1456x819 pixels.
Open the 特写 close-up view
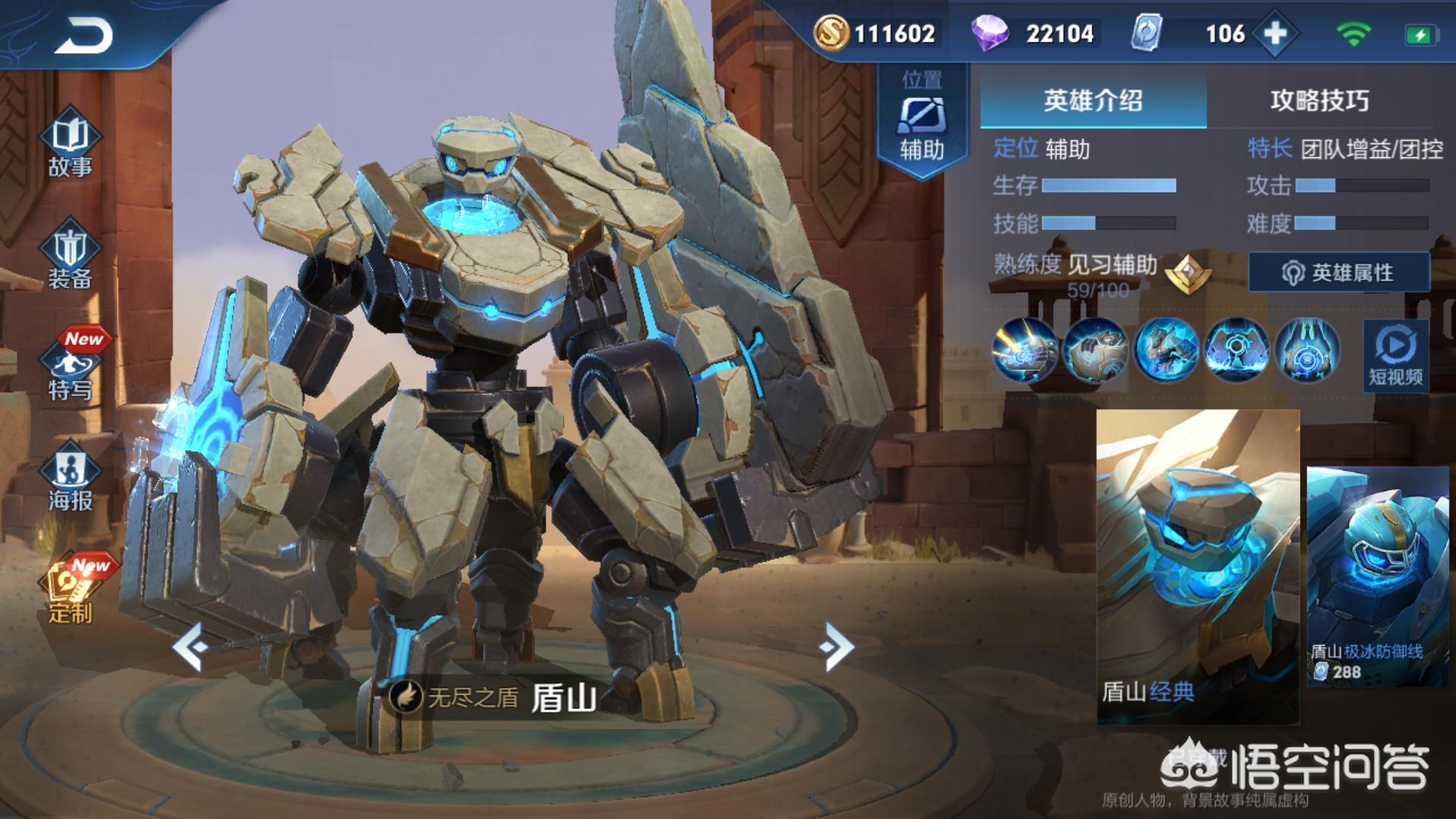click(x=70, y=370)
